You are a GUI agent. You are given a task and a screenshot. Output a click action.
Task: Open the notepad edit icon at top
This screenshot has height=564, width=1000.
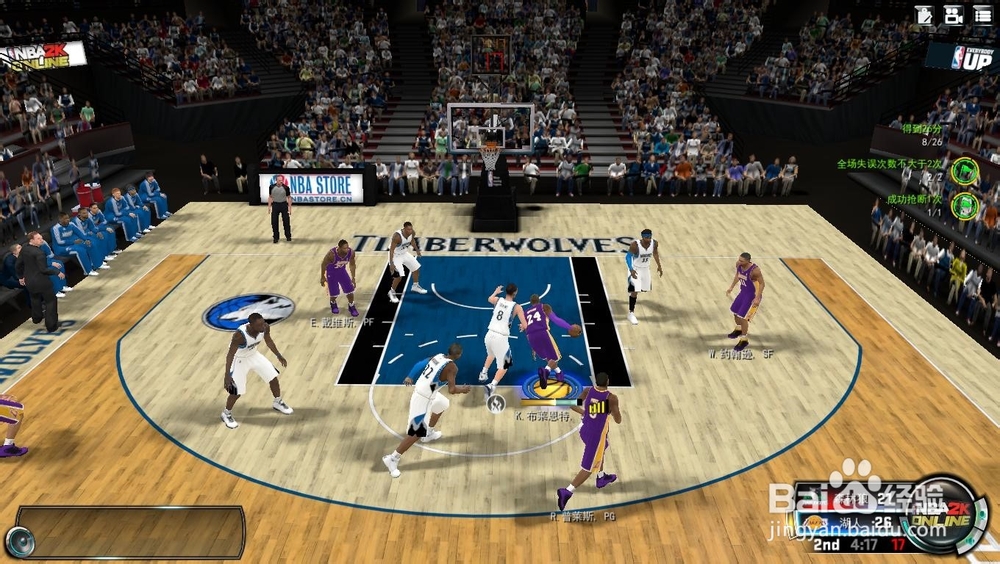pyautogui.click(x=925, y=15)
